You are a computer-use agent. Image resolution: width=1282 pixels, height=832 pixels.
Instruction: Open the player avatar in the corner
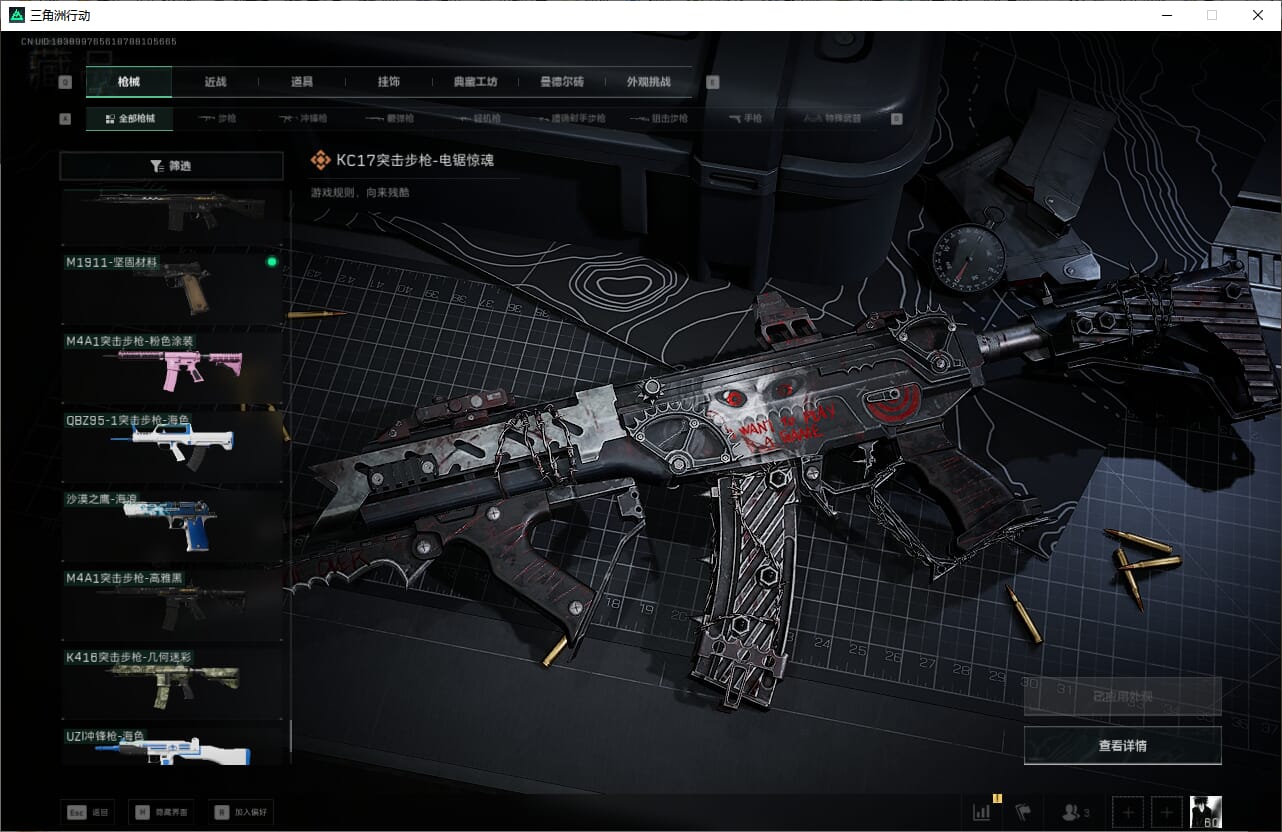[1205, 812]
